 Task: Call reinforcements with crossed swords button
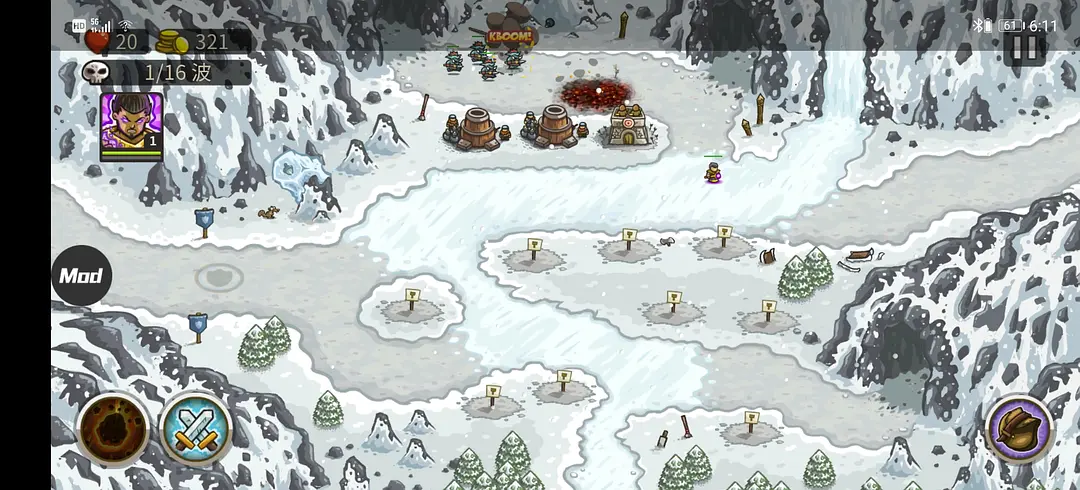196,429
